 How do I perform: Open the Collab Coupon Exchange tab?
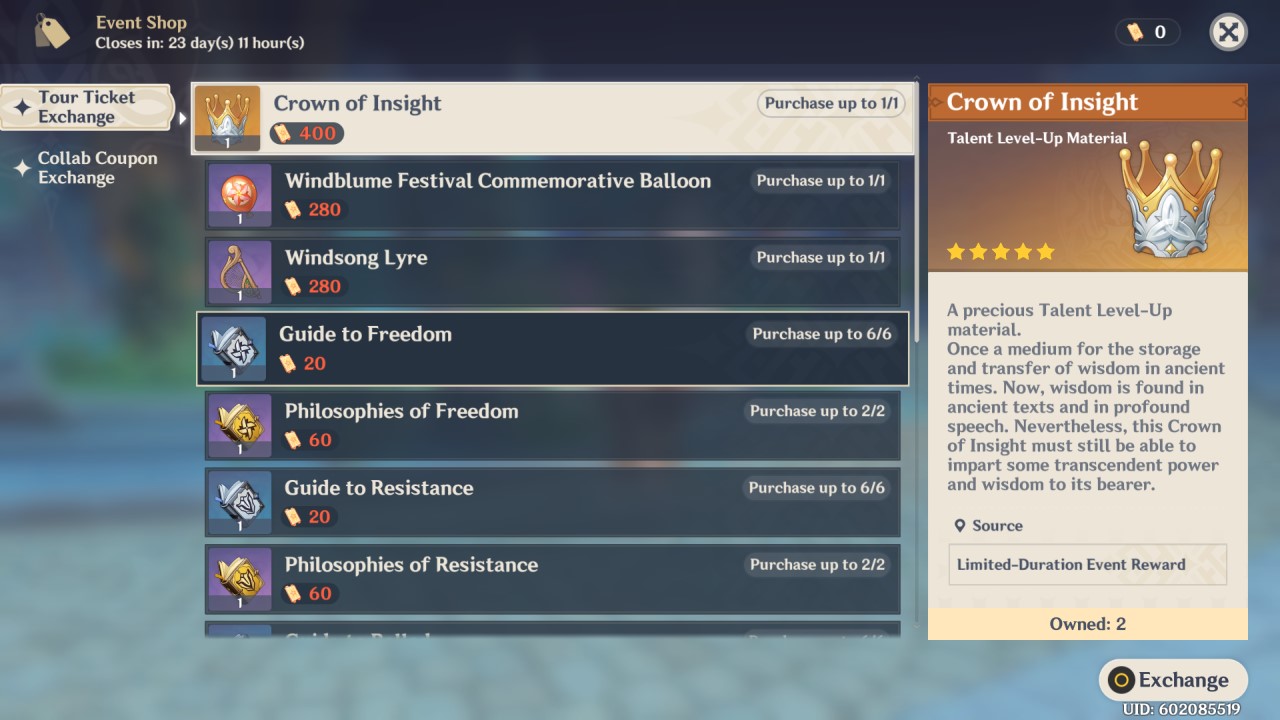(x=95, y=168)
